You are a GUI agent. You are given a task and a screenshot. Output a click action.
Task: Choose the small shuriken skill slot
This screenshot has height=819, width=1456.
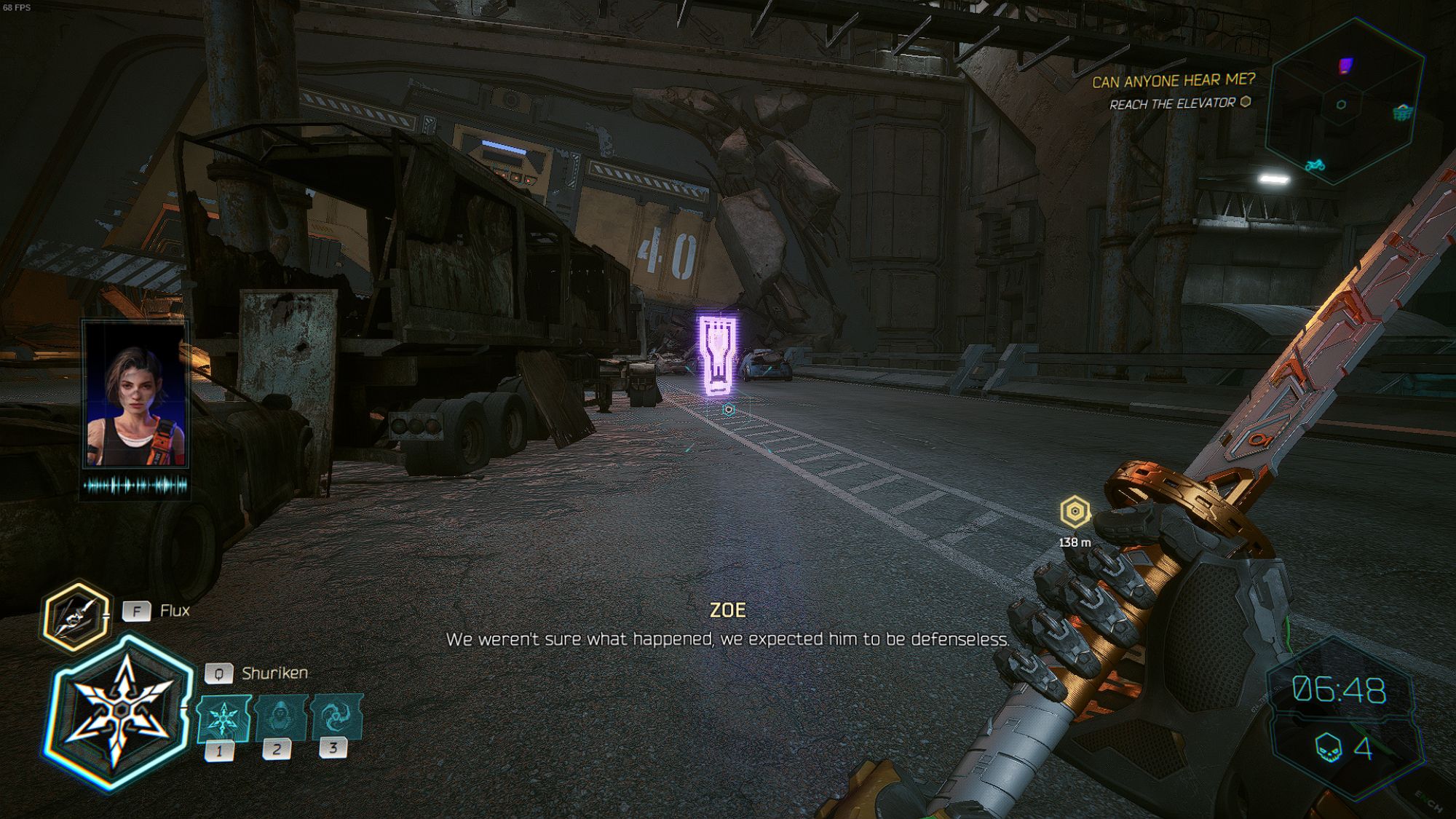(223, 719)
